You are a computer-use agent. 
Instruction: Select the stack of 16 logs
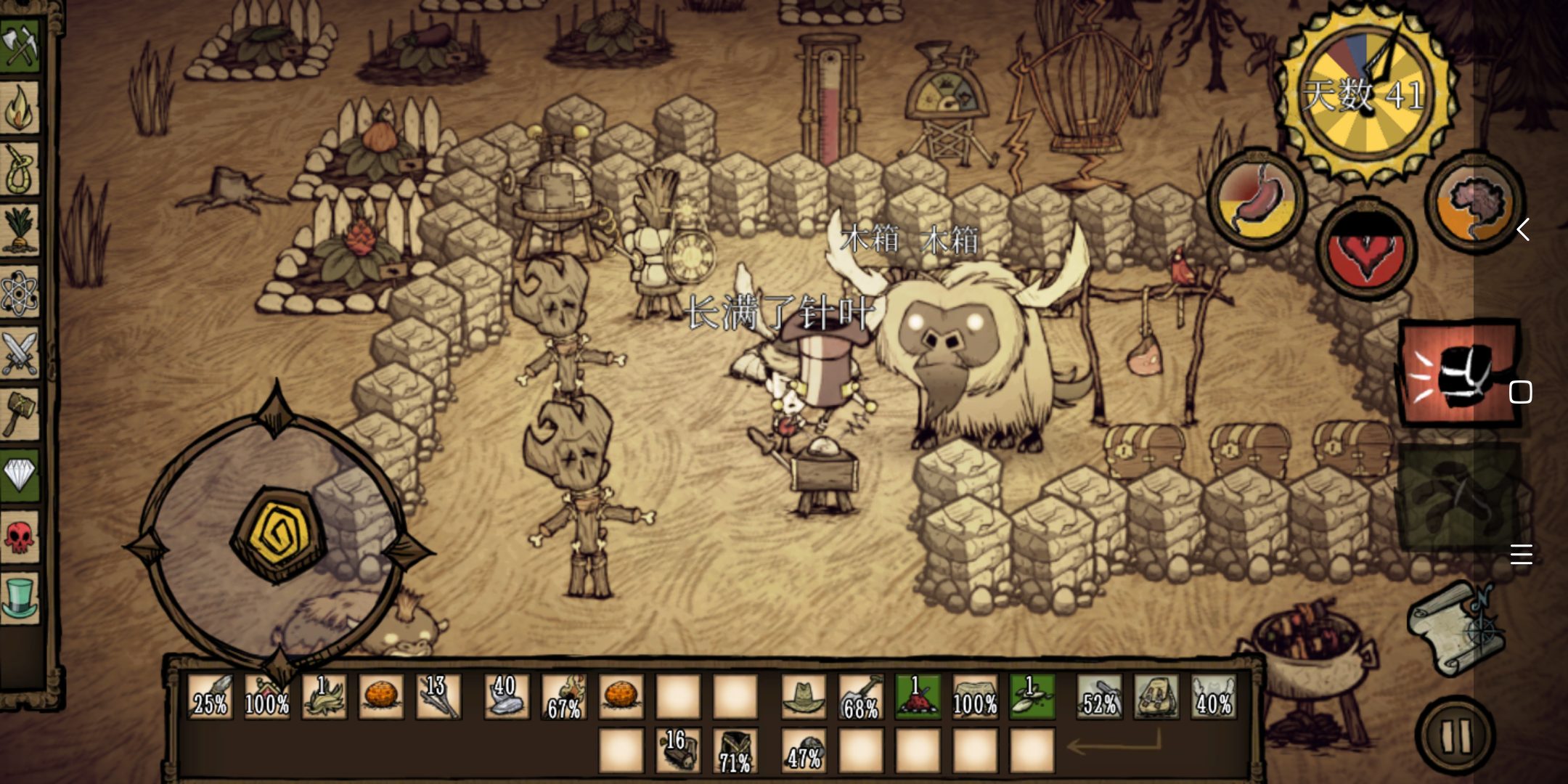[679, 751]
